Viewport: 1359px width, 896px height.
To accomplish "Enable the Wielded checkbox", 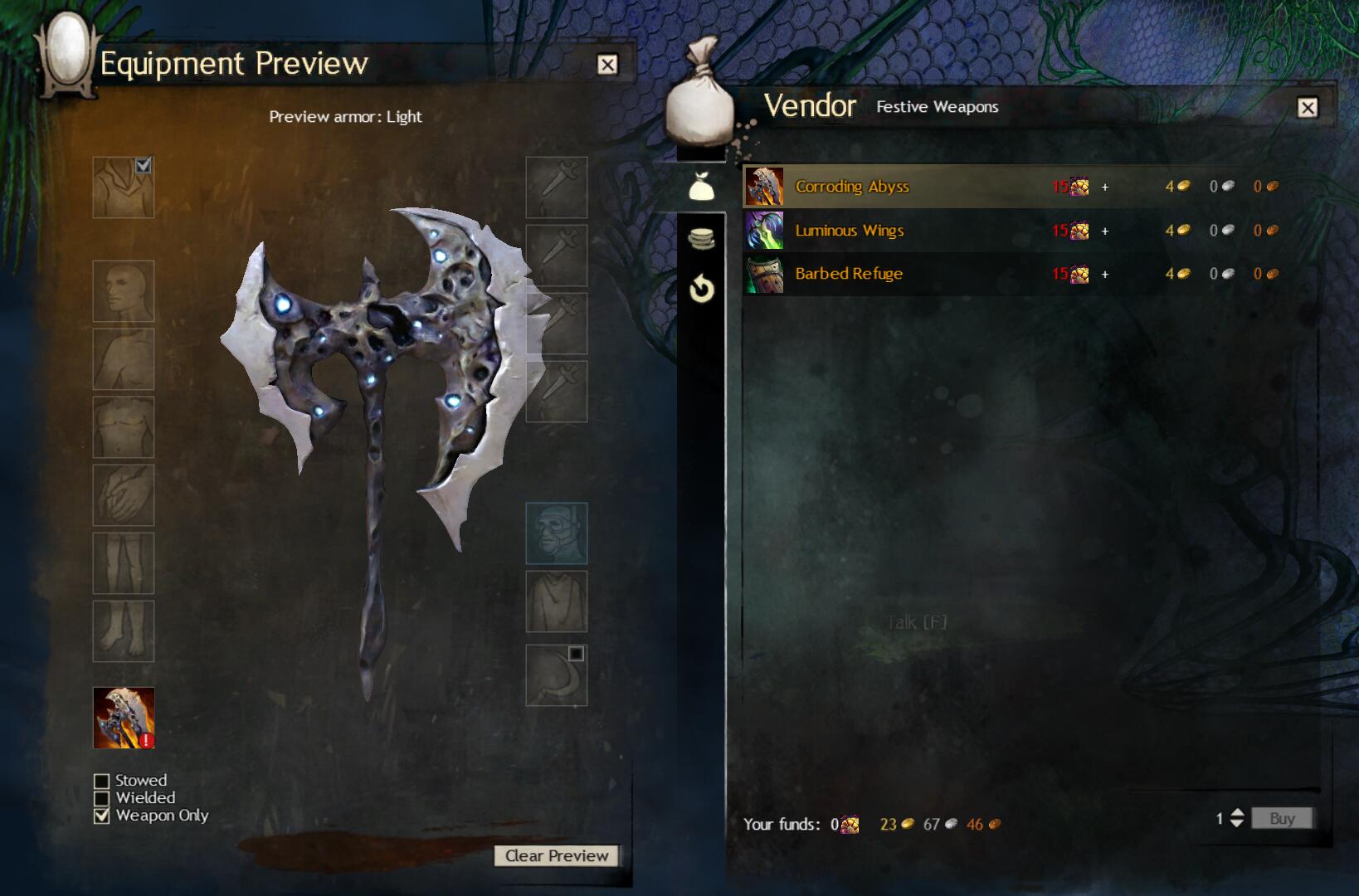I will coord(102,798).
